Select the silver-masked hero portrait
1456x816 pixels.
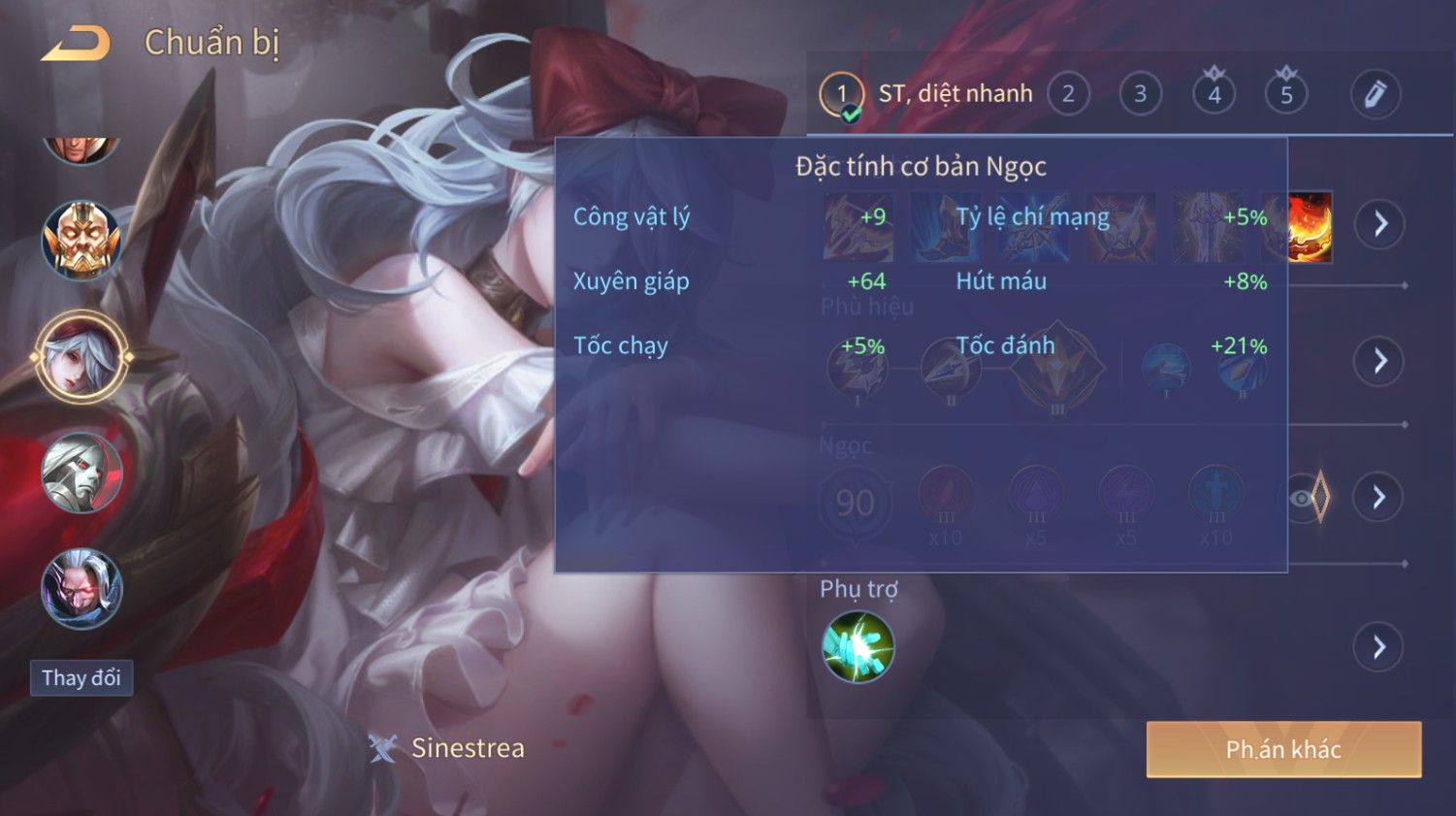click(81, 473)
